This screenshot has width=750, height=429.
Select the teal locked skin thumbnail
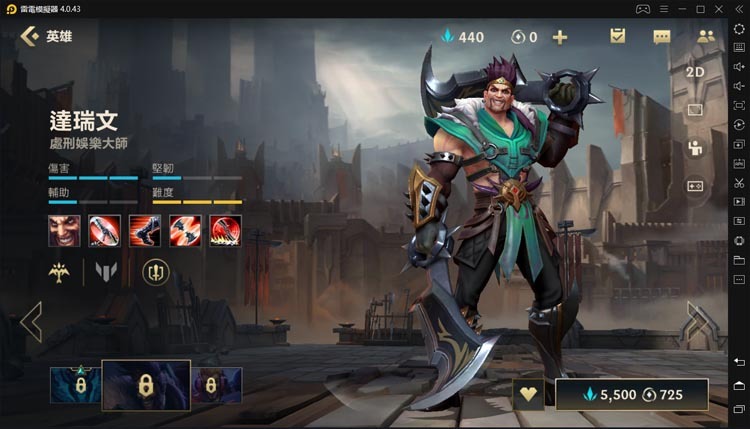75,385
